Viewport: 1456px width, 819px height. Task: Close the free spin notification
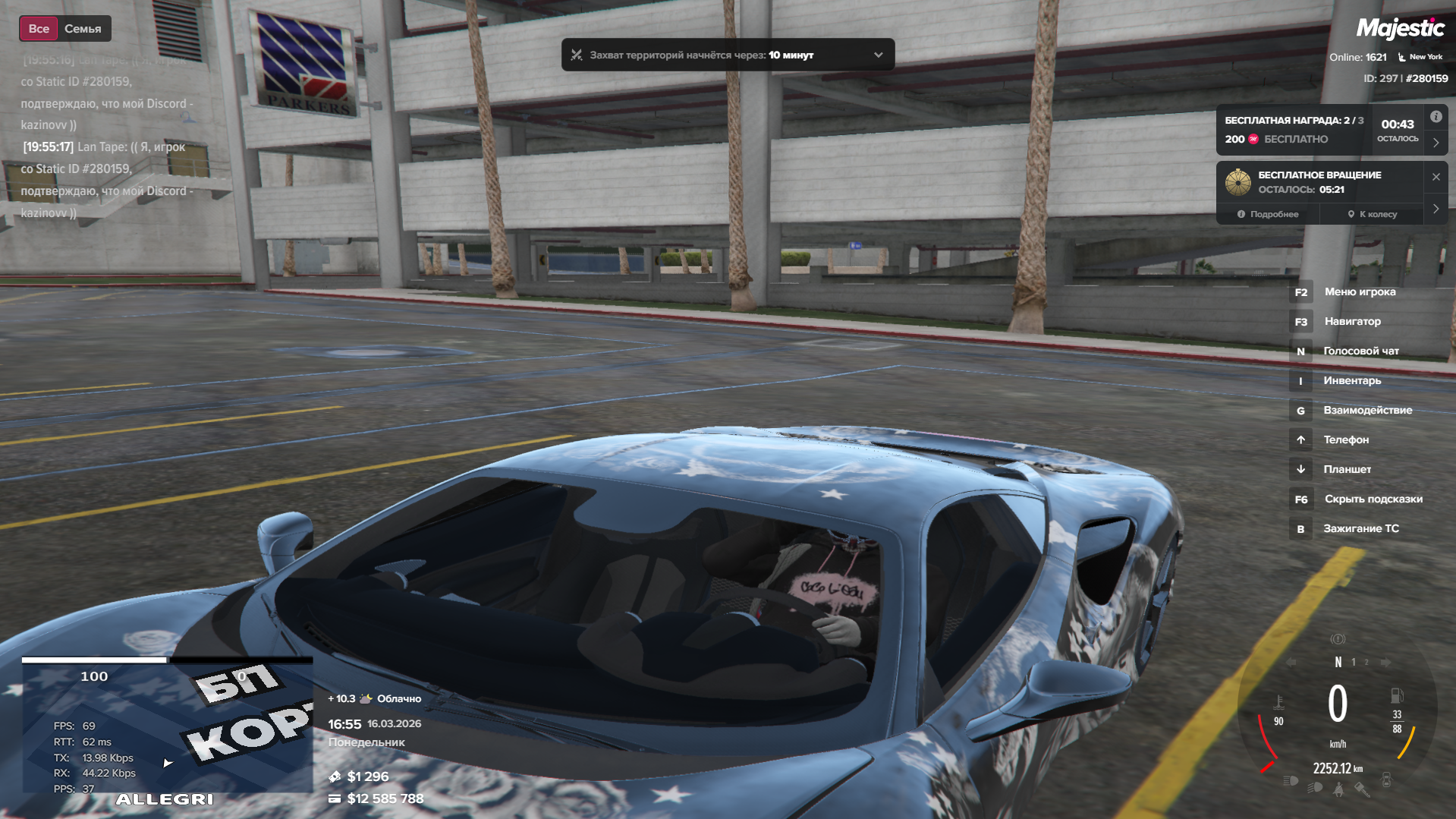[x=1436, y=177]
